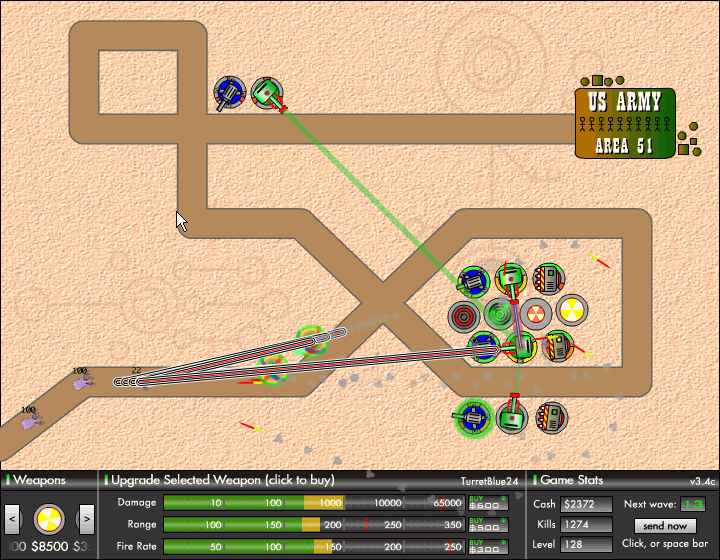Select the nuke weapon icon in Weapons panel
Viewport: 720px width, 560px height.
pyautogui.click(x=50, y=518)
